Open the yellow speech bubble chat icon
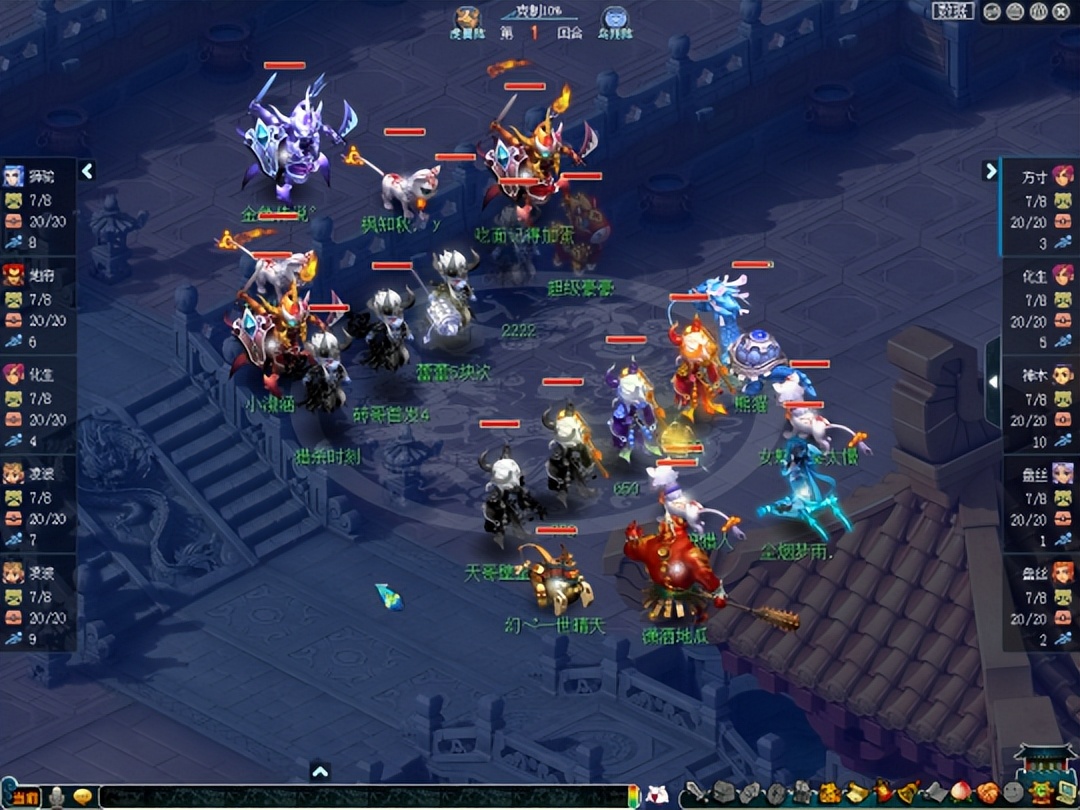This screenshot has width=1080, height=810. [83, 797]
